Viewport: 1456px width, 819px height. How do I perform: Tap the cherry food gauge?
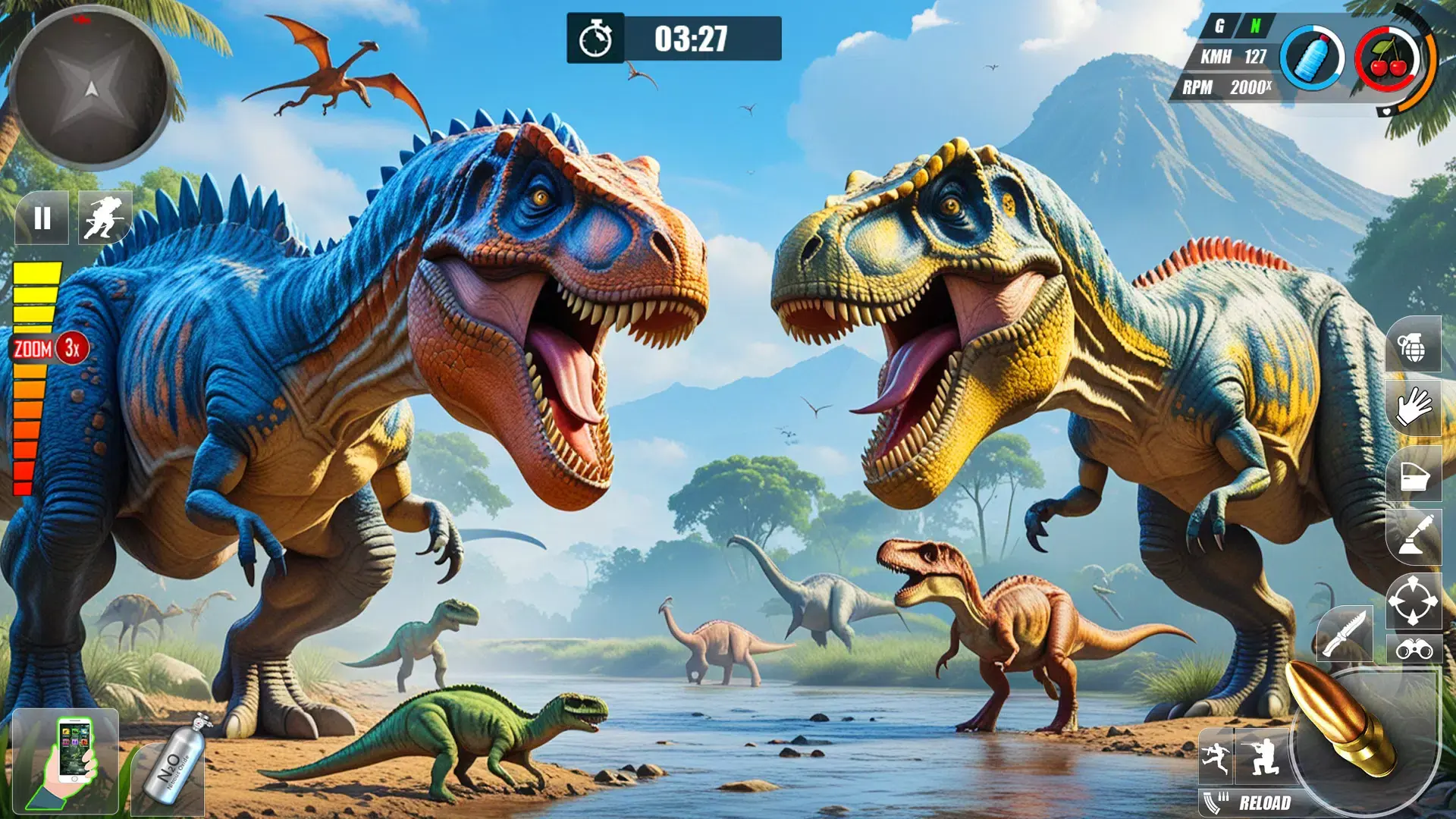(x=1388, y=59)
